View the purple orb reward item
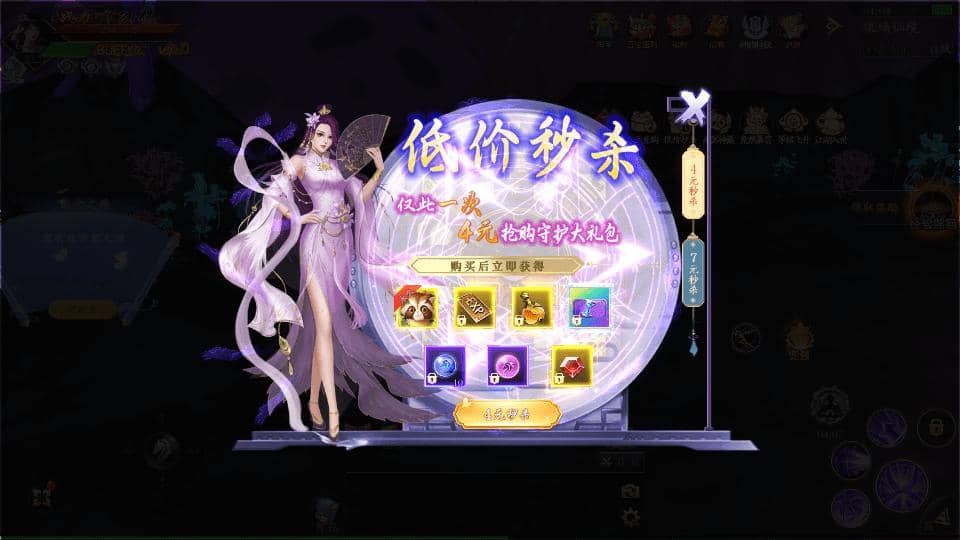Viewport: 960px width, 540px height. [x=508, y=365]
